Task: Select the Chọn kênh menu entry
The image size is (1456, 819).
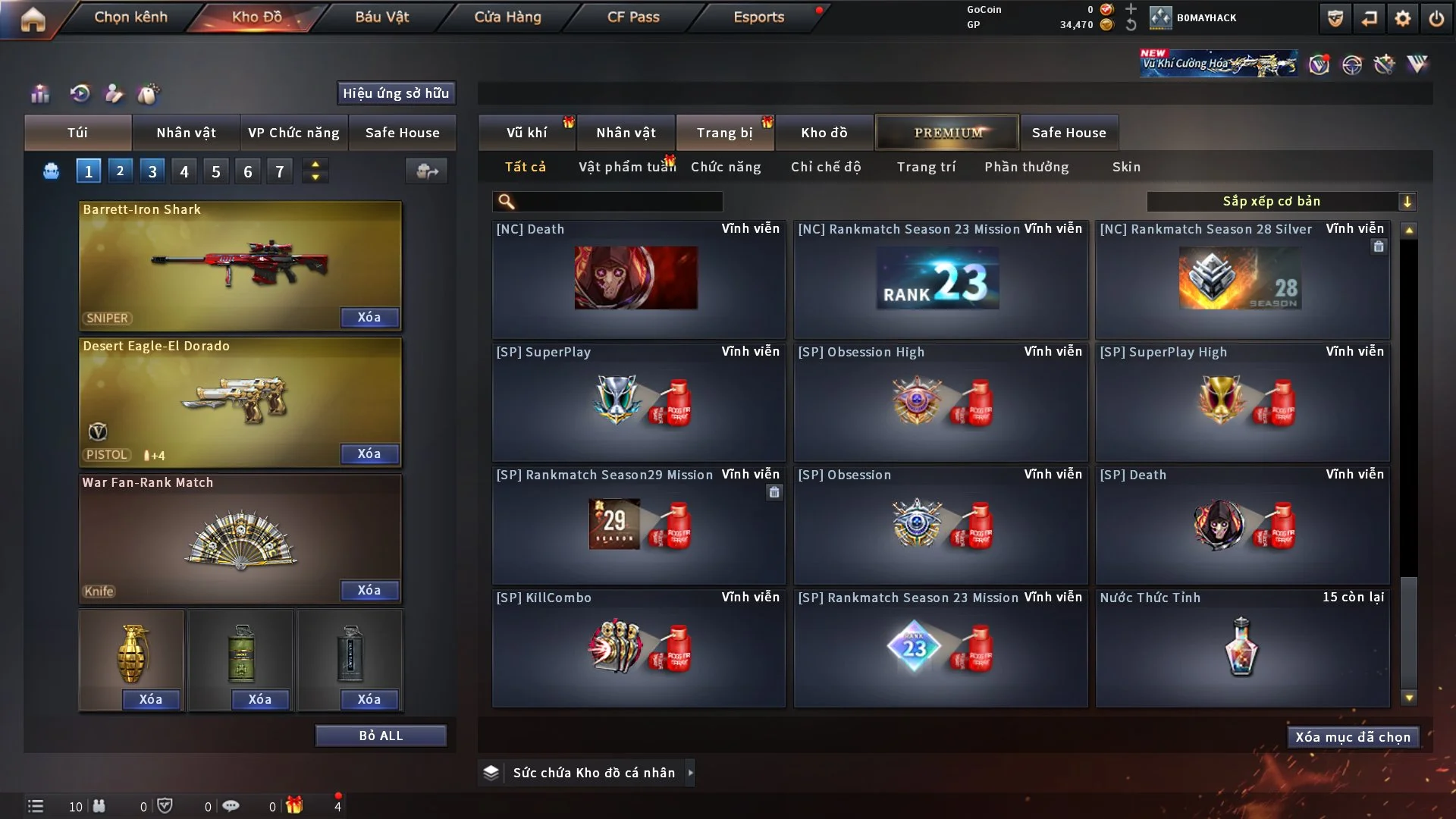Action: pos(130,17)
